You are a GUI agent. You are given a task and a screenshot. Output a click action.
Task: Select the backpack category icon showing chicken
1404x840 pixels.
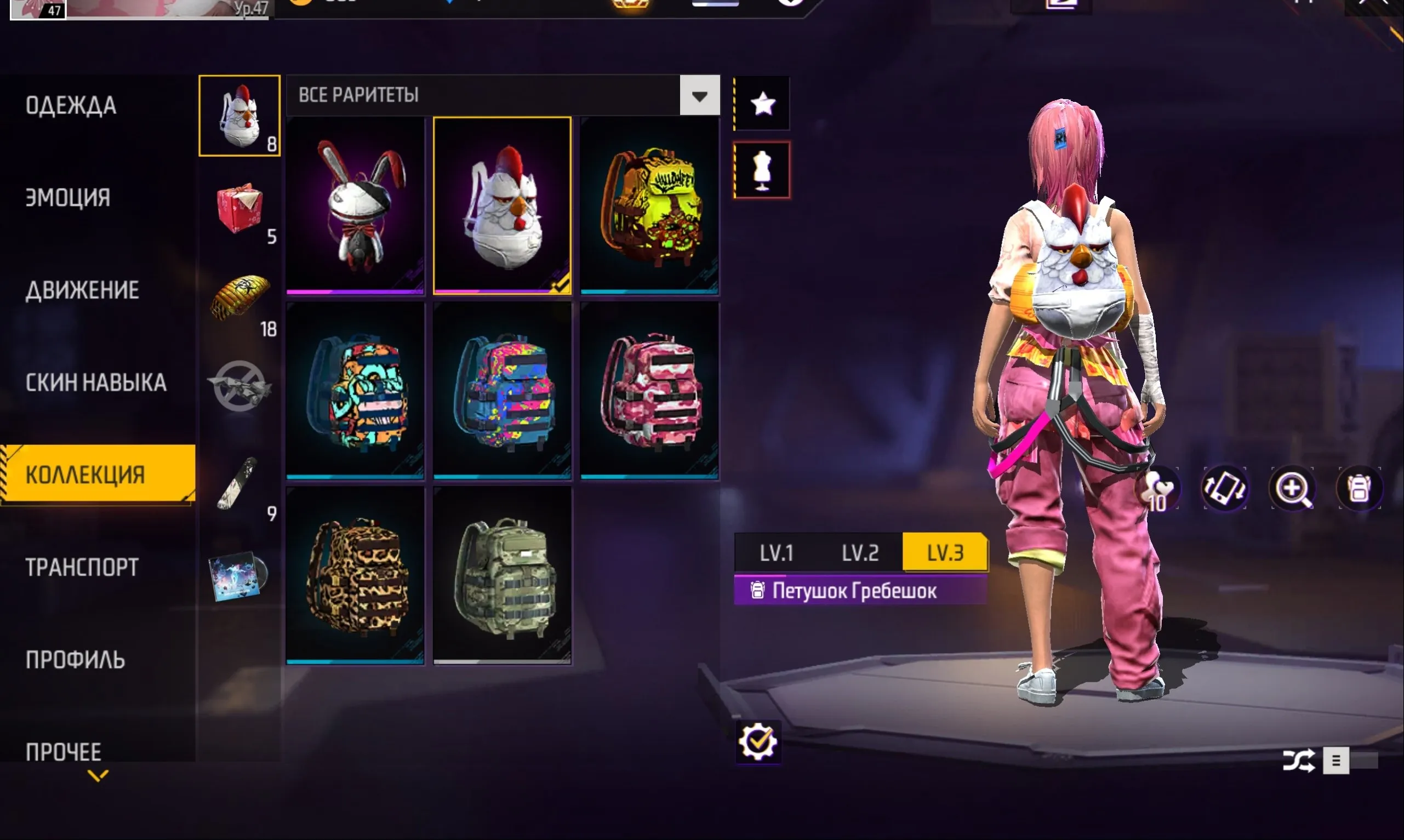coord(239,115)
